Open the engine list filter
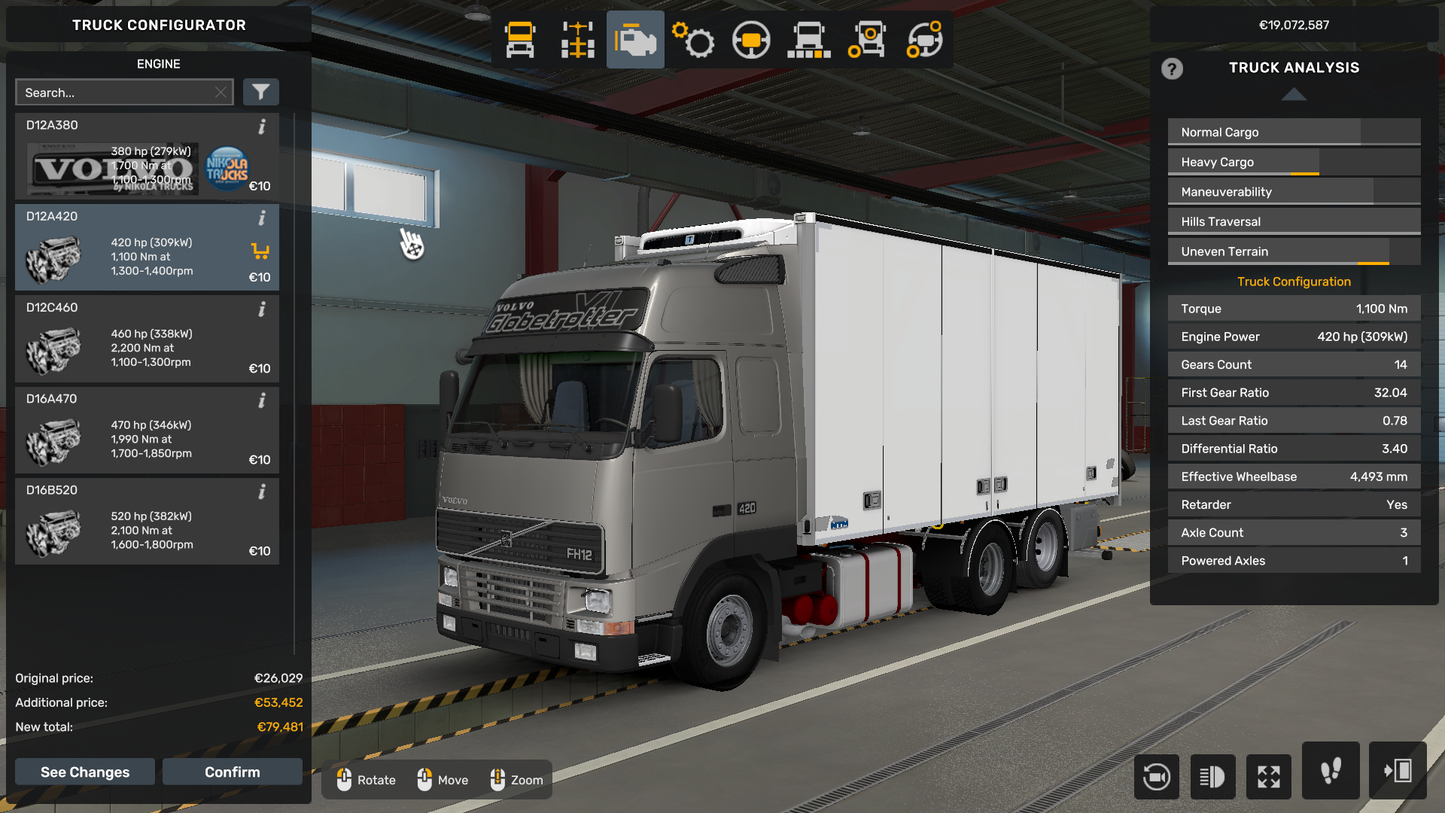 tap(261, 93)
